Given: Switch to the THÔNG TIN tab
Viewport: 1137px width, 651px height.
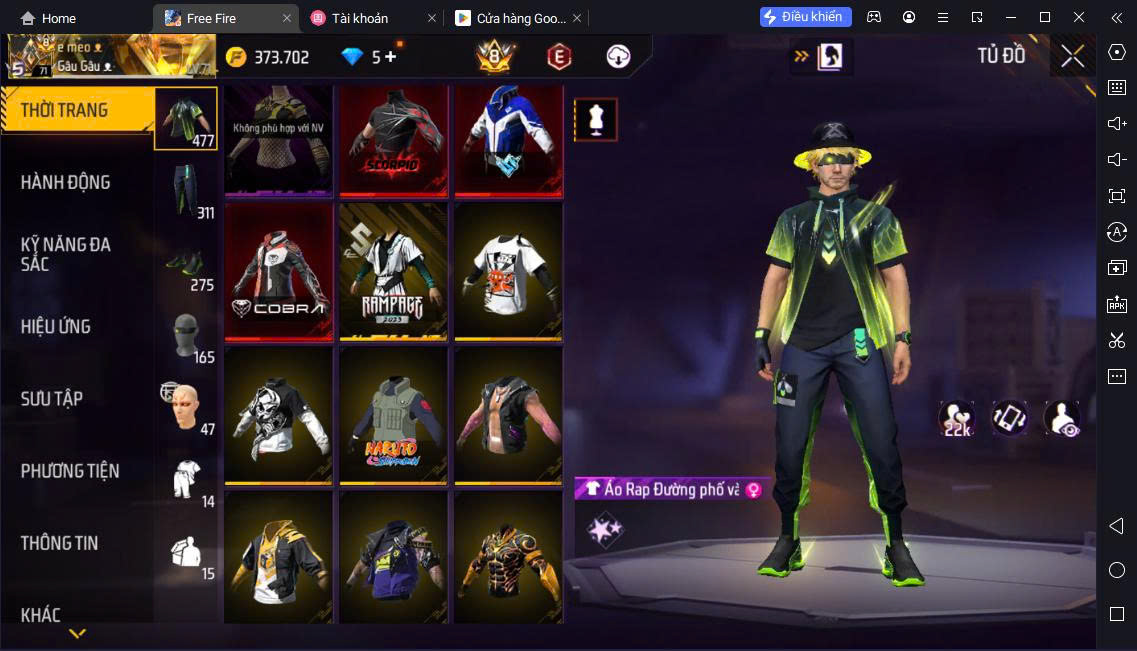Looking at the screenshot, I should [60, 543].
